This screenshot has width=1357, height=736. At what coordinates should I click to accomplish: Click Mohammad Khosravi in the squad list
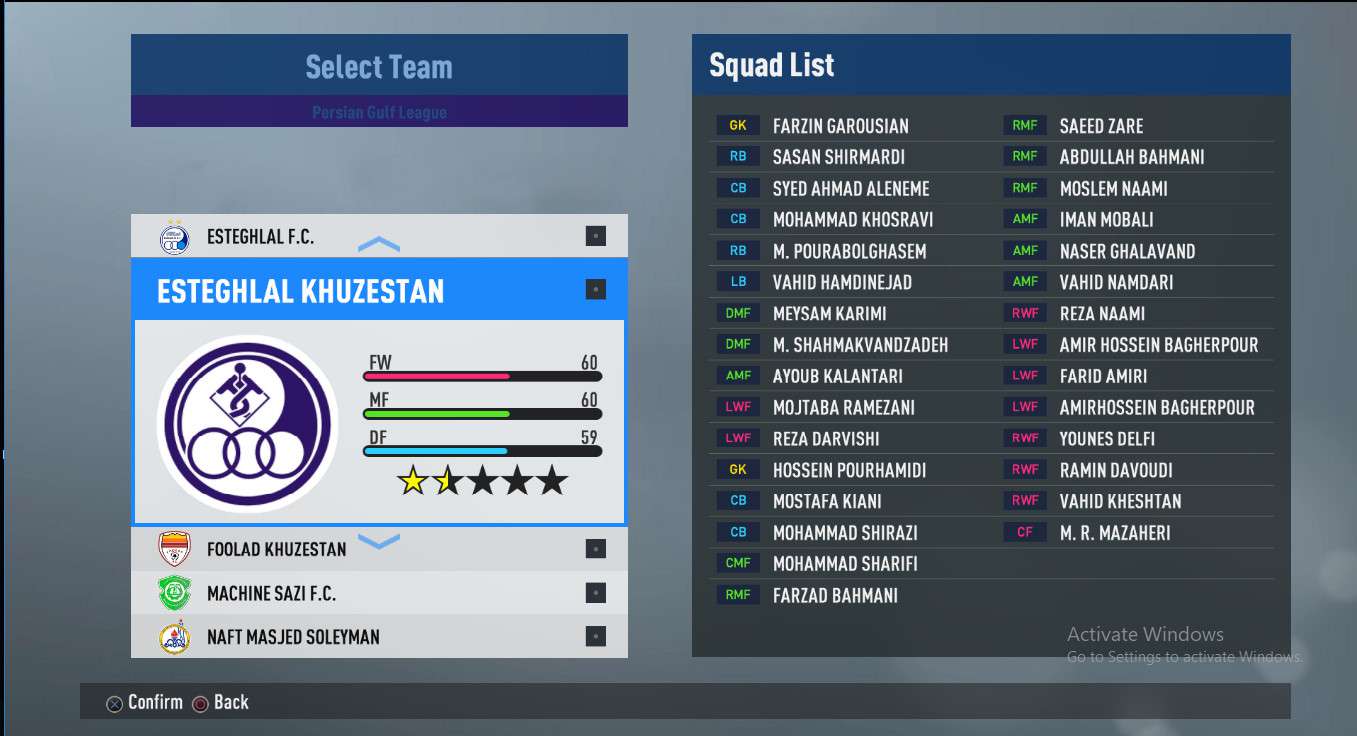click(852, 220)
